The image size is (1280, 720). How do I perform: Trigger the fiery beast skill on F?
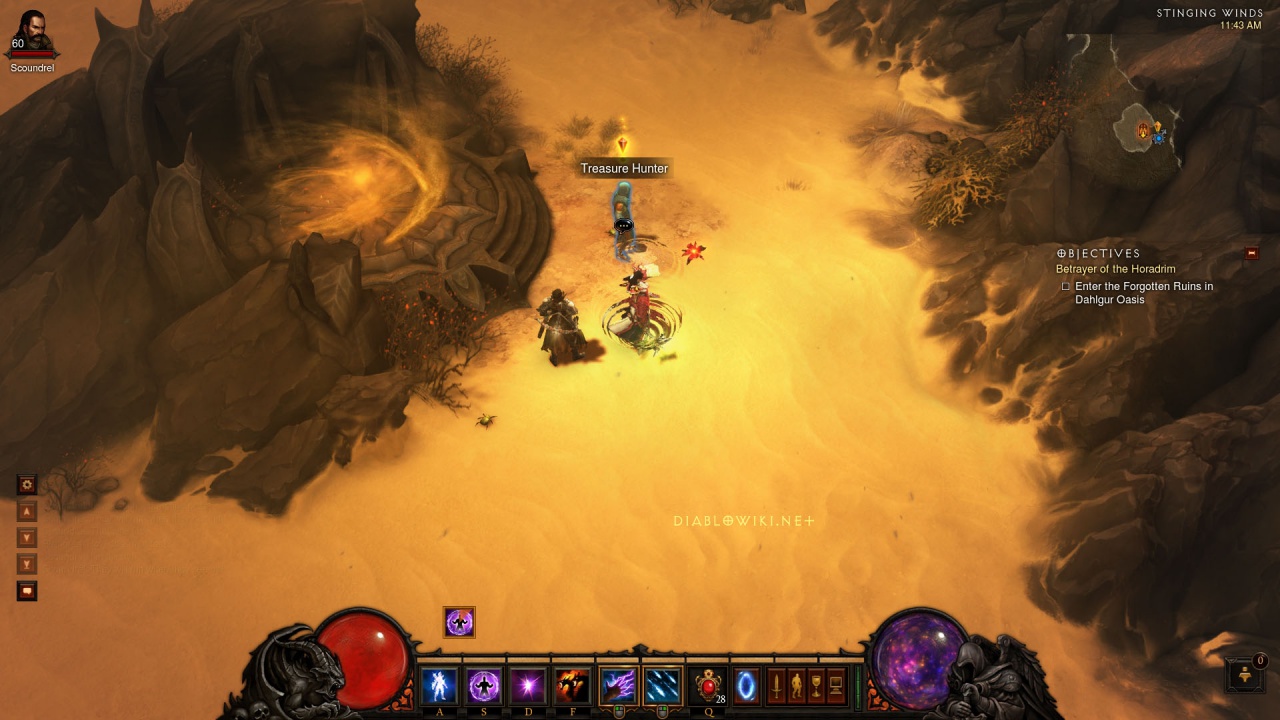tap(572, 686)
